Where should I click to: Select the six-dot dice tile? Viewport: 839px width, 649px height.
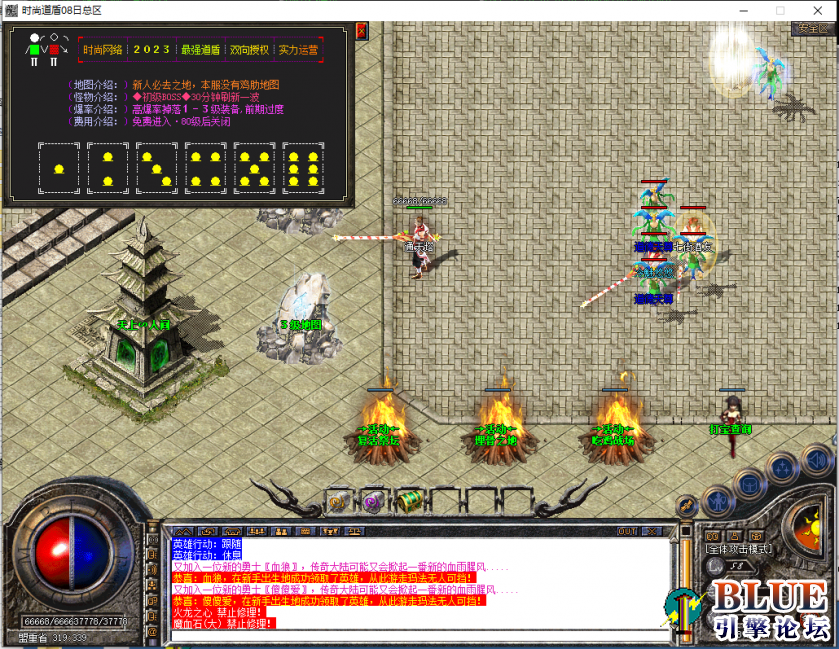pyautogui.click(x=303, y=167)
